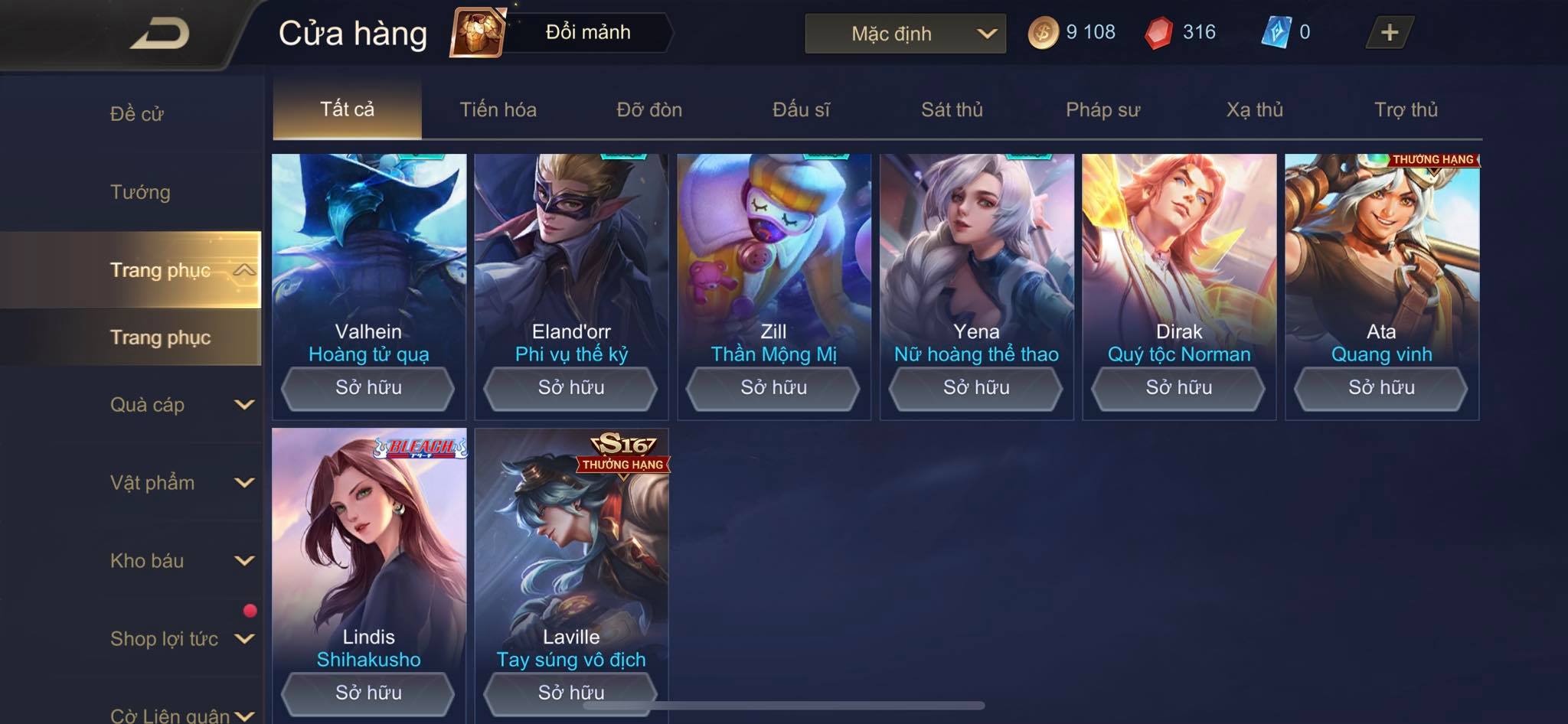Open the Đổi mảnh exchange
This screenshot has width=1568, height=724.
[x=563, y=32]
